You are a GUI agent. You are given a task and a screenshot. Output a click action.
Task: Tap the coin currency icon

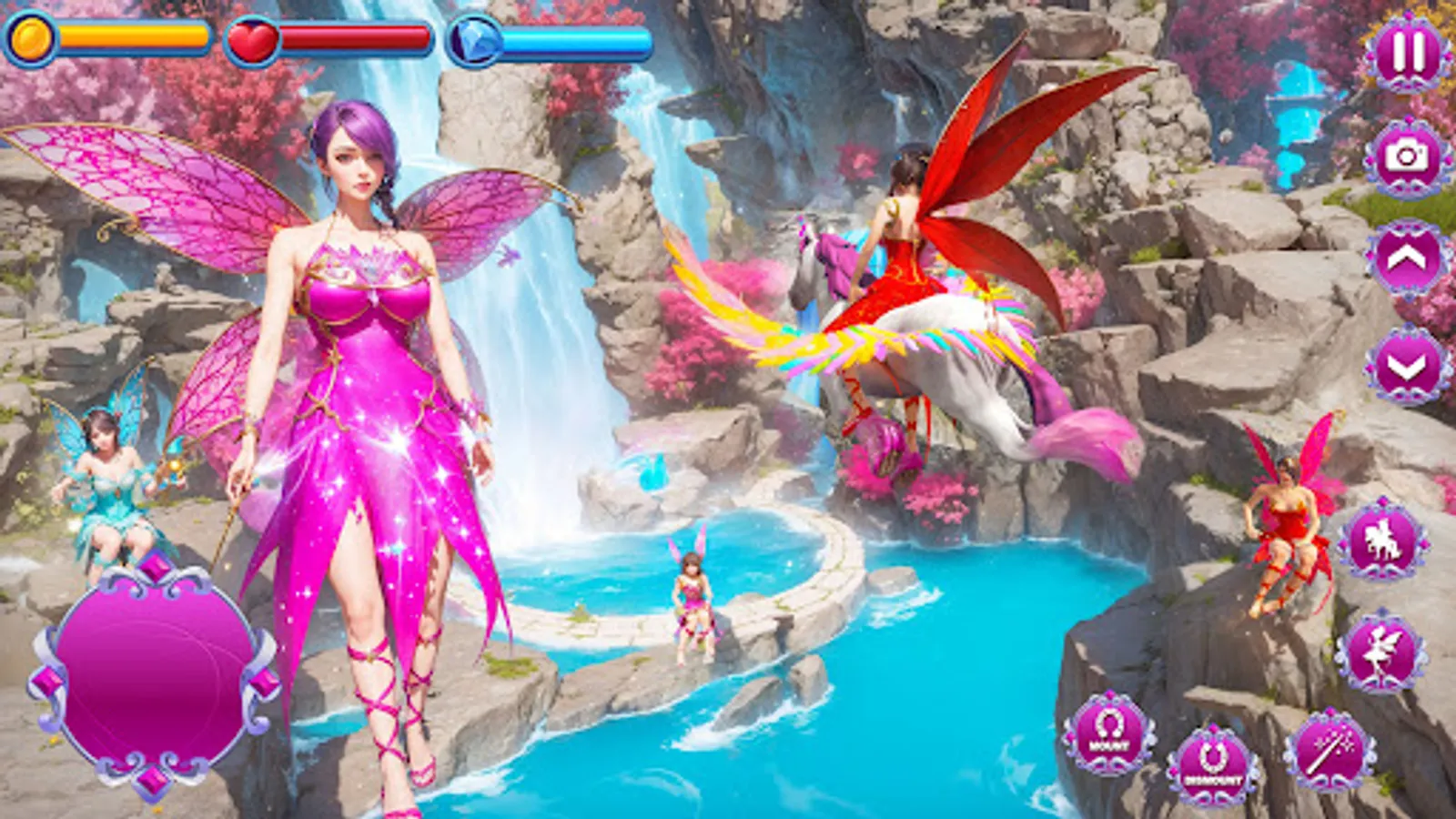[30, 36]
